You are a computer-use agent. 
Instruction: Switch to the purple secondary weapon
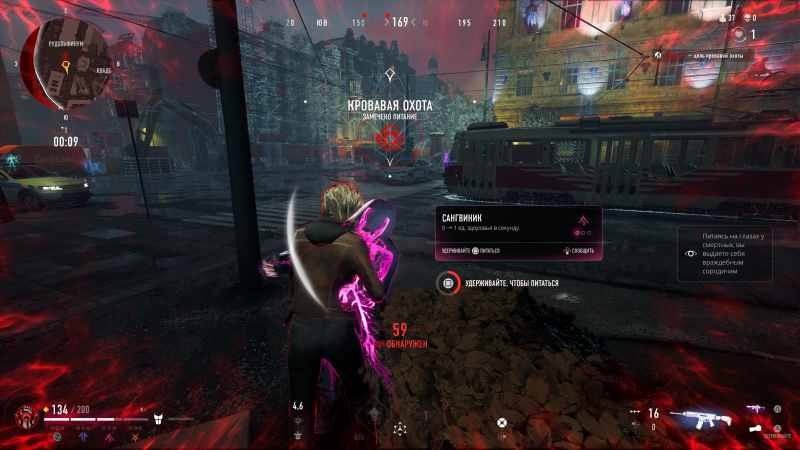[x=756, y=408]
